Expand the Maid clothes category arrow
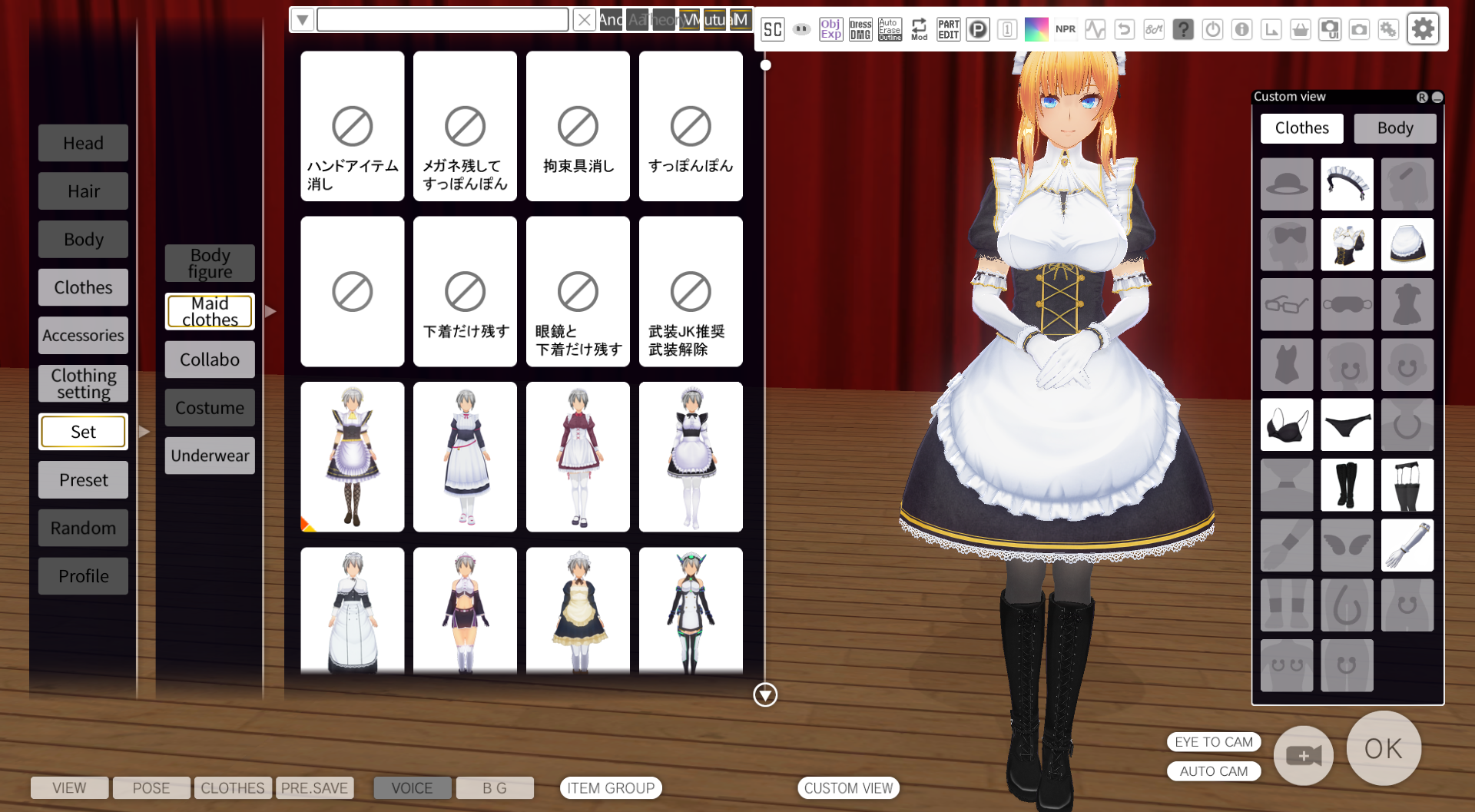The height and width of the screenshot is (812, 1475). point(270,311)
